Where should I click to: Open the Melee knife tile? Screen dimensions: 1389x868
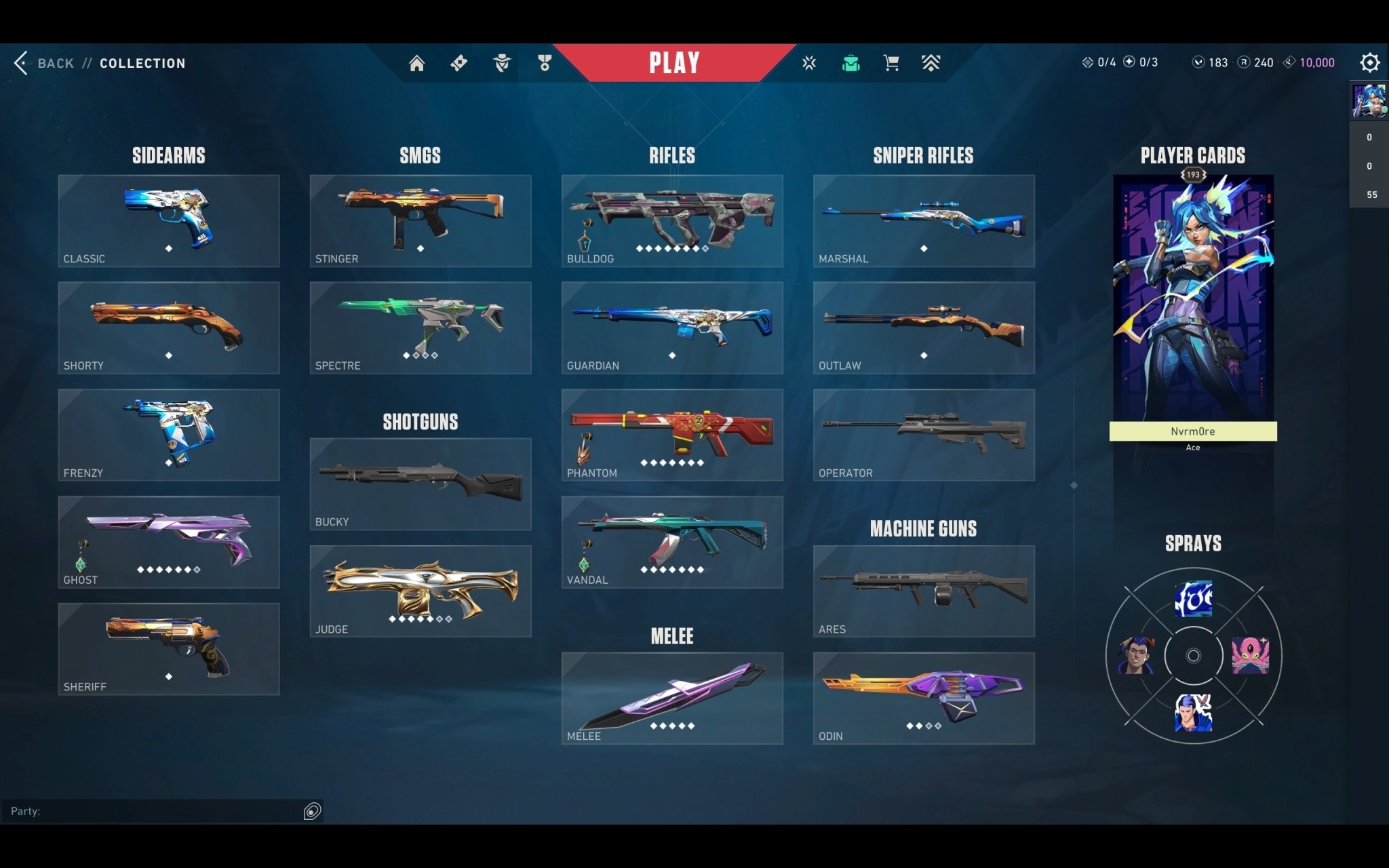tap(672, 698)
